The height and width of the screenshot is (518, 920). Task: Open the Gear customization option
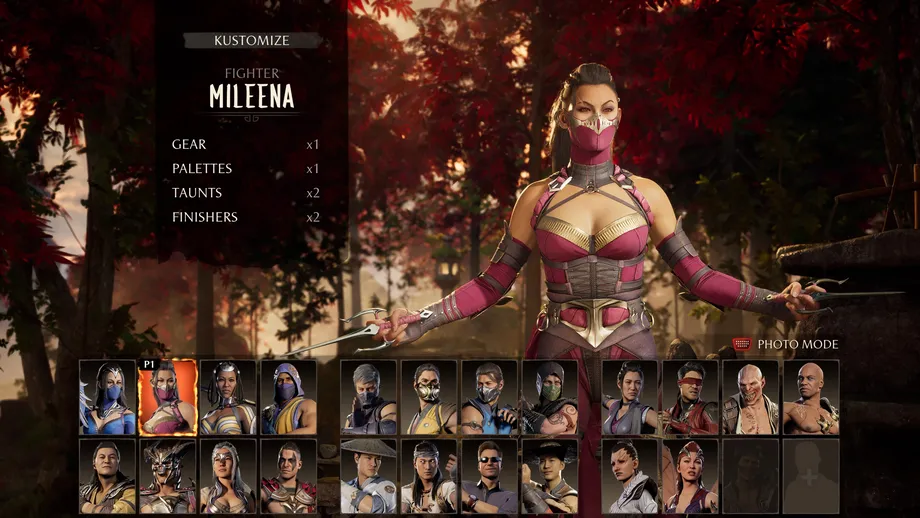pyautogui.click(x=189, y=145)
